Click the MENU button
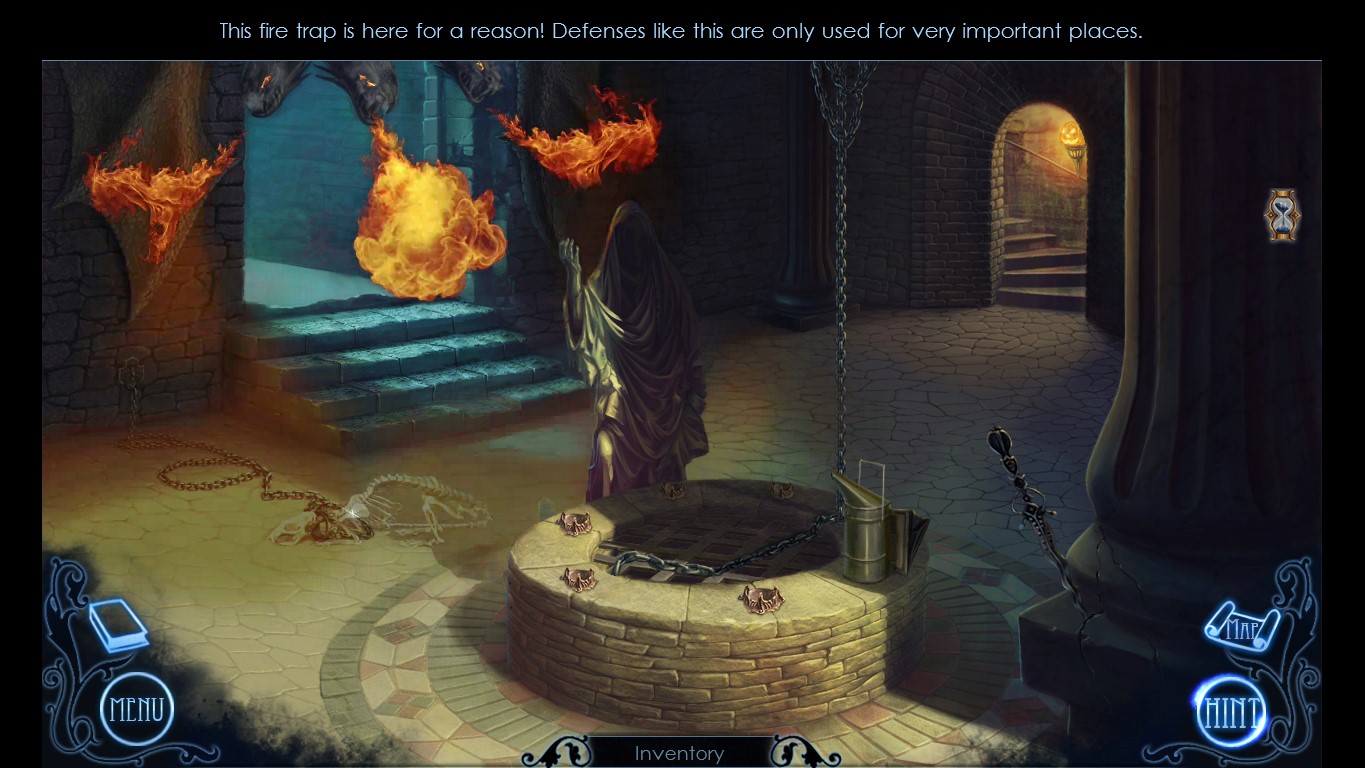 [135, 709]
